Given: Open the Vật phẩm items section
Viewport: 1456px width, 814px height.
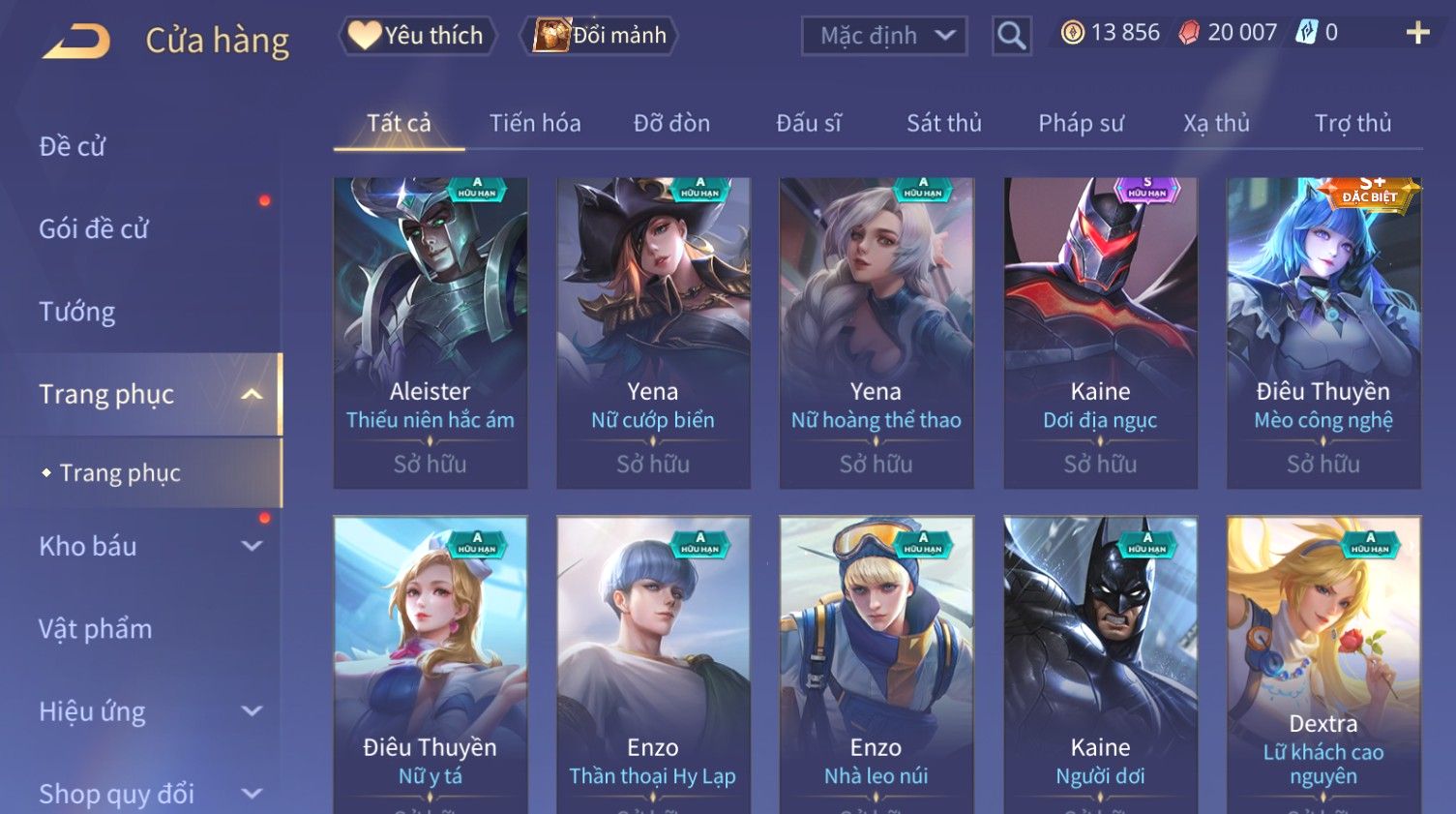Looking at the screenshot, I should point(96,629).
